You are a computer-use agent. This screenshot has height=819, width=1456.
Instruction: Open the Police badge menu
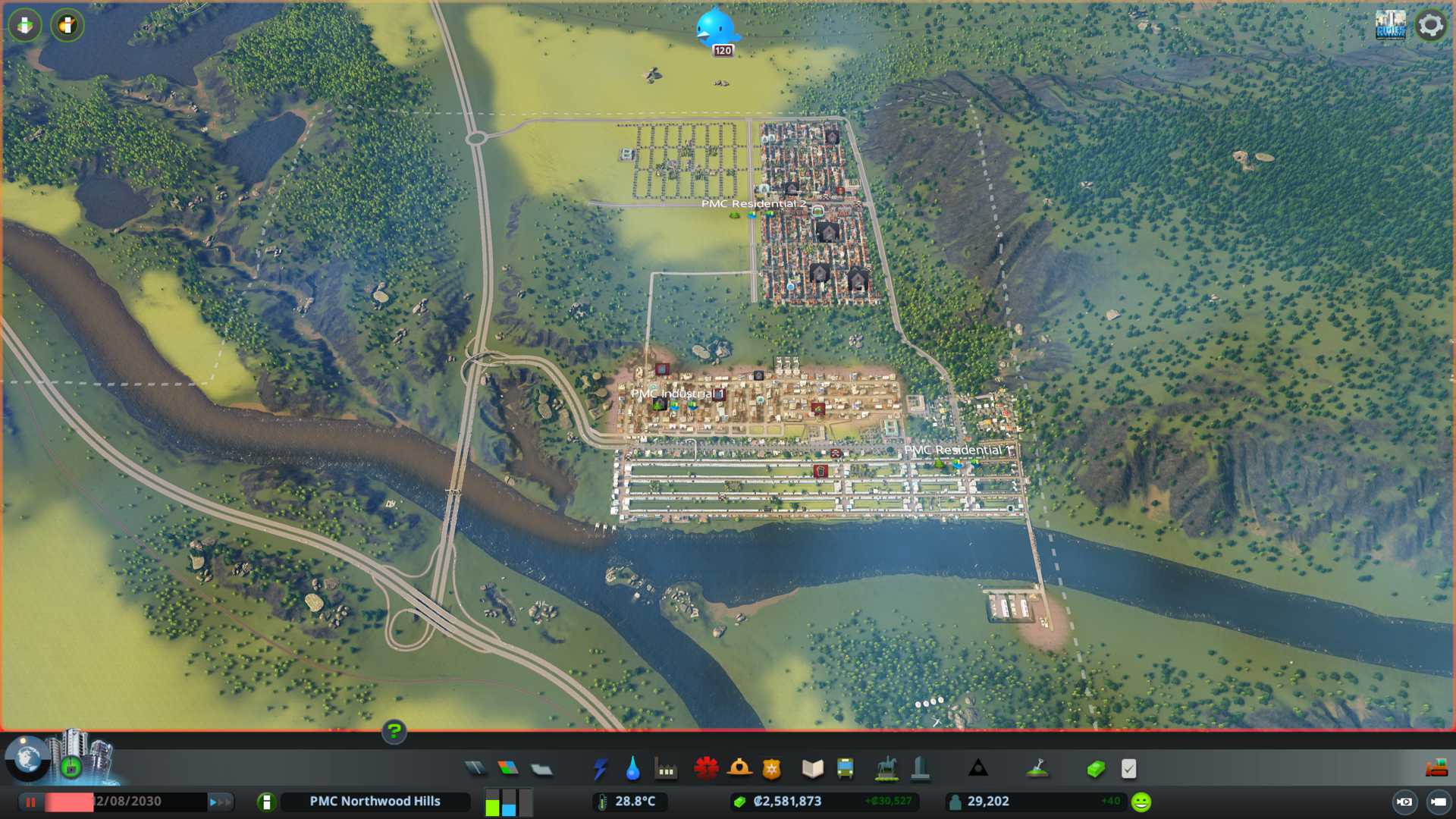click(772, 769)
